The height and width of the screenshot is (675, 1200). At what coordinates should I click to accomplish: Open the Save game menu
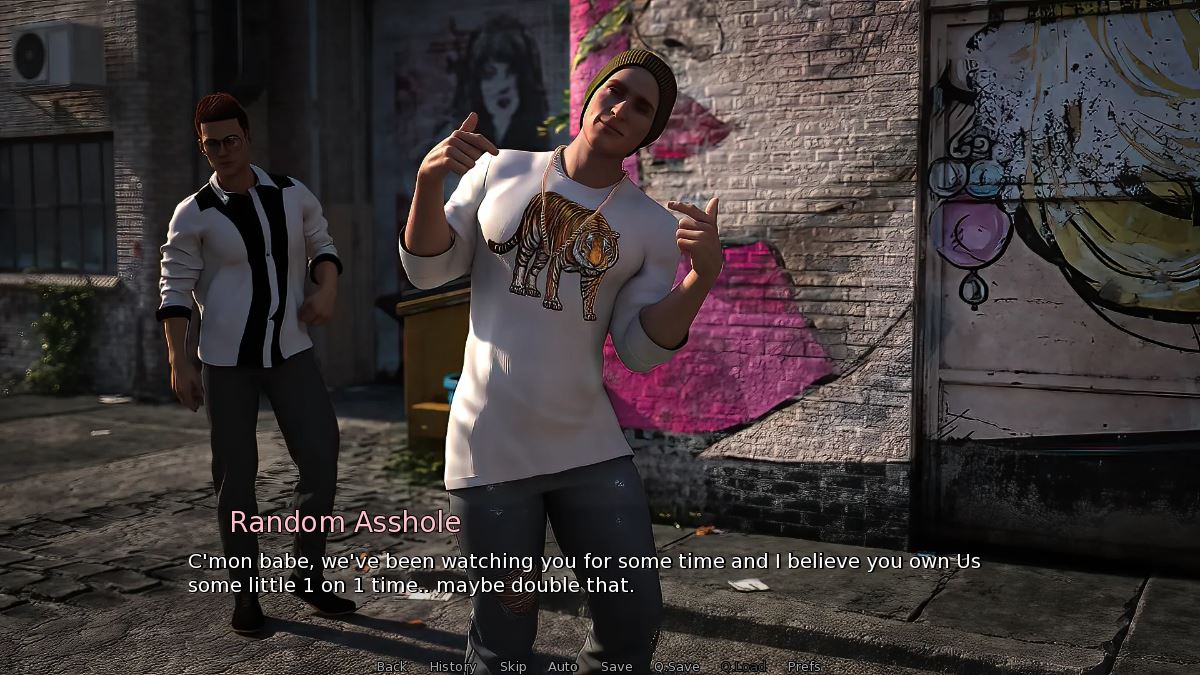pos(617,666)
